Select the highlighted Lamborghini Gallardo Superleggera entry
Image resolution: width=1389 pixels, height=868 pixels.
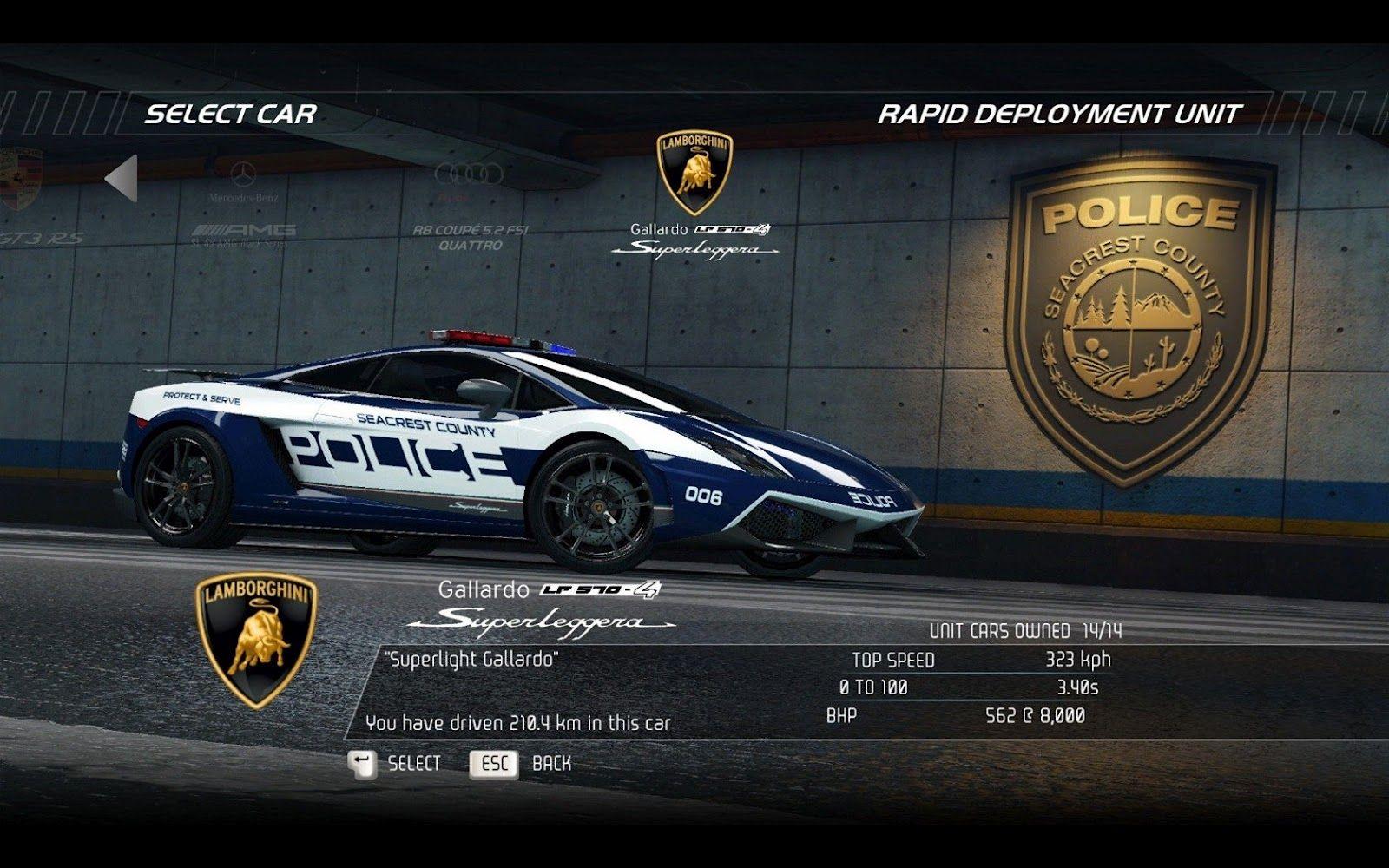(694, 195)
